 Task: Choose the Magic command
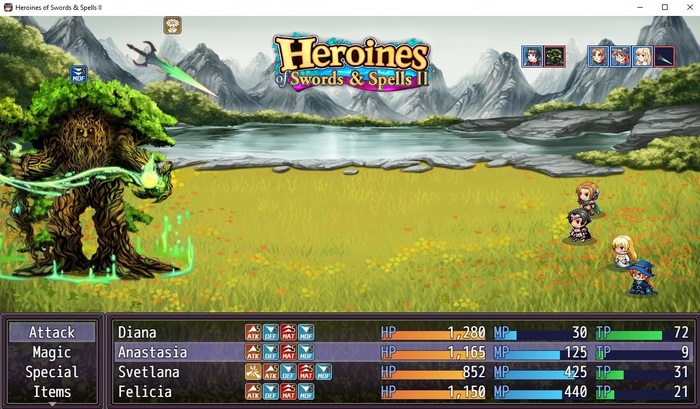52,352
